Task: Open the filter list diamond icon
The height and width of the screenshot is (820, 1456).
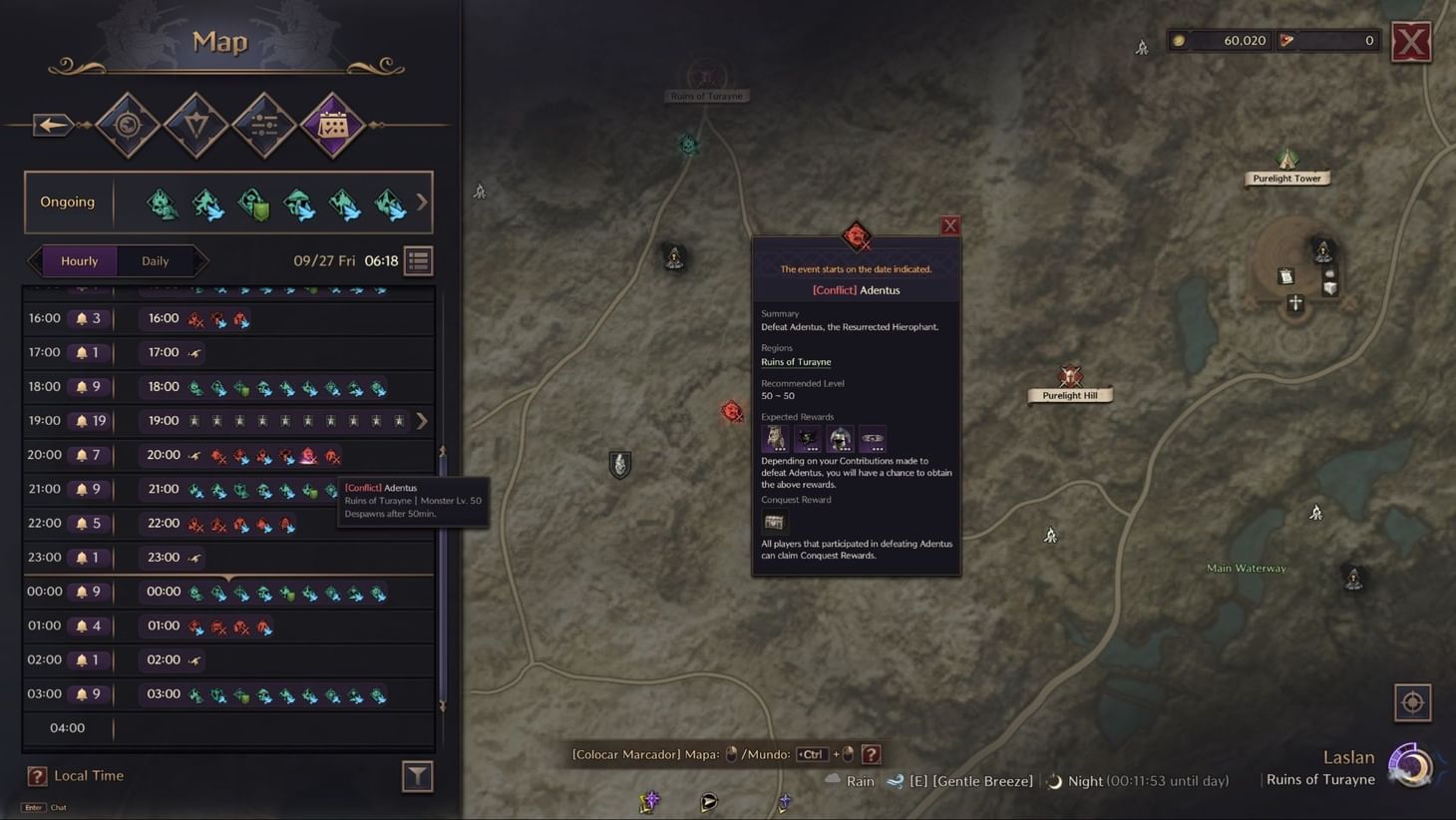Action: 263,124
